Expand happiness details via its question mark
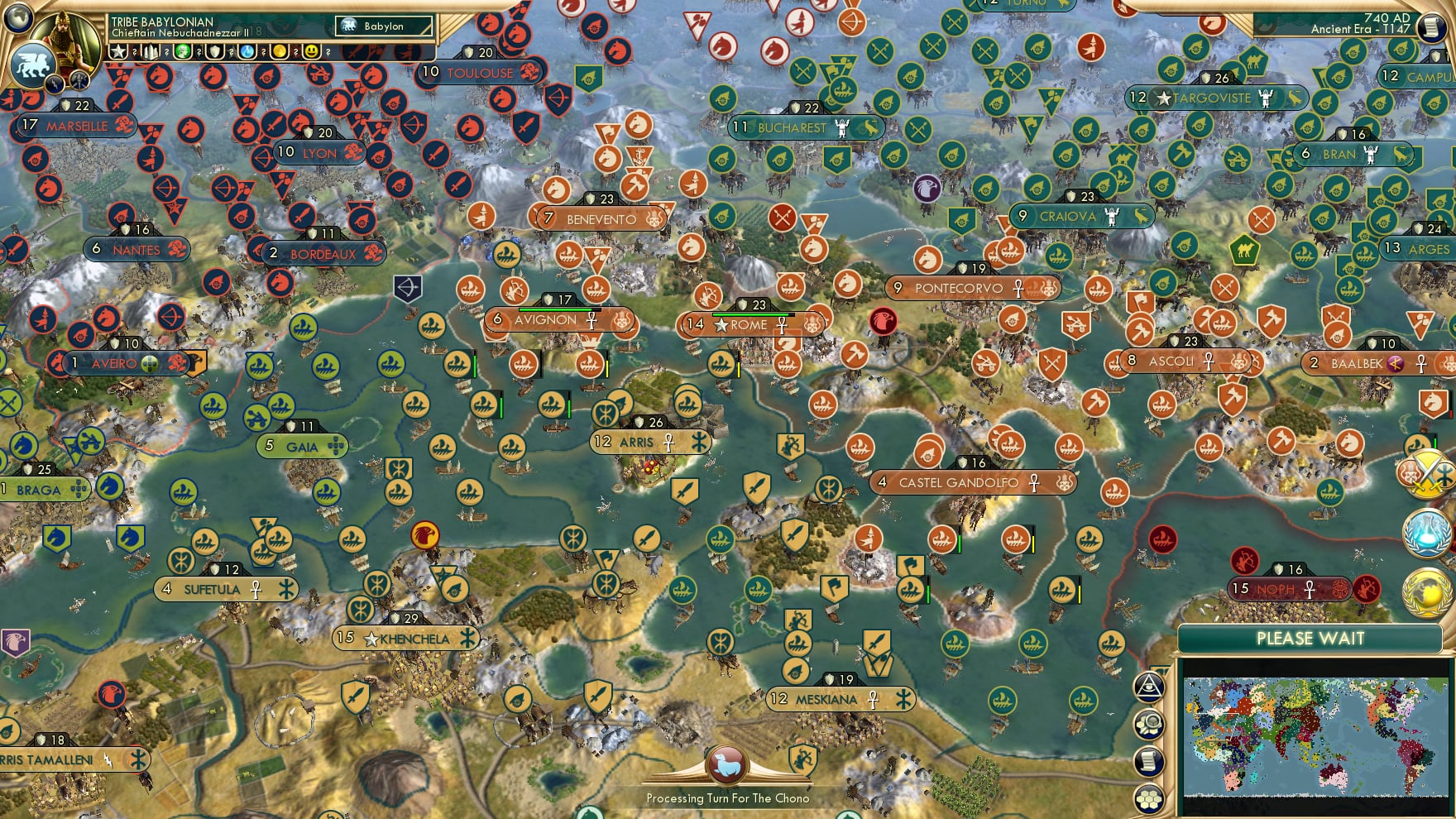This screenshot has width=1456, height=819. [328, 52]
